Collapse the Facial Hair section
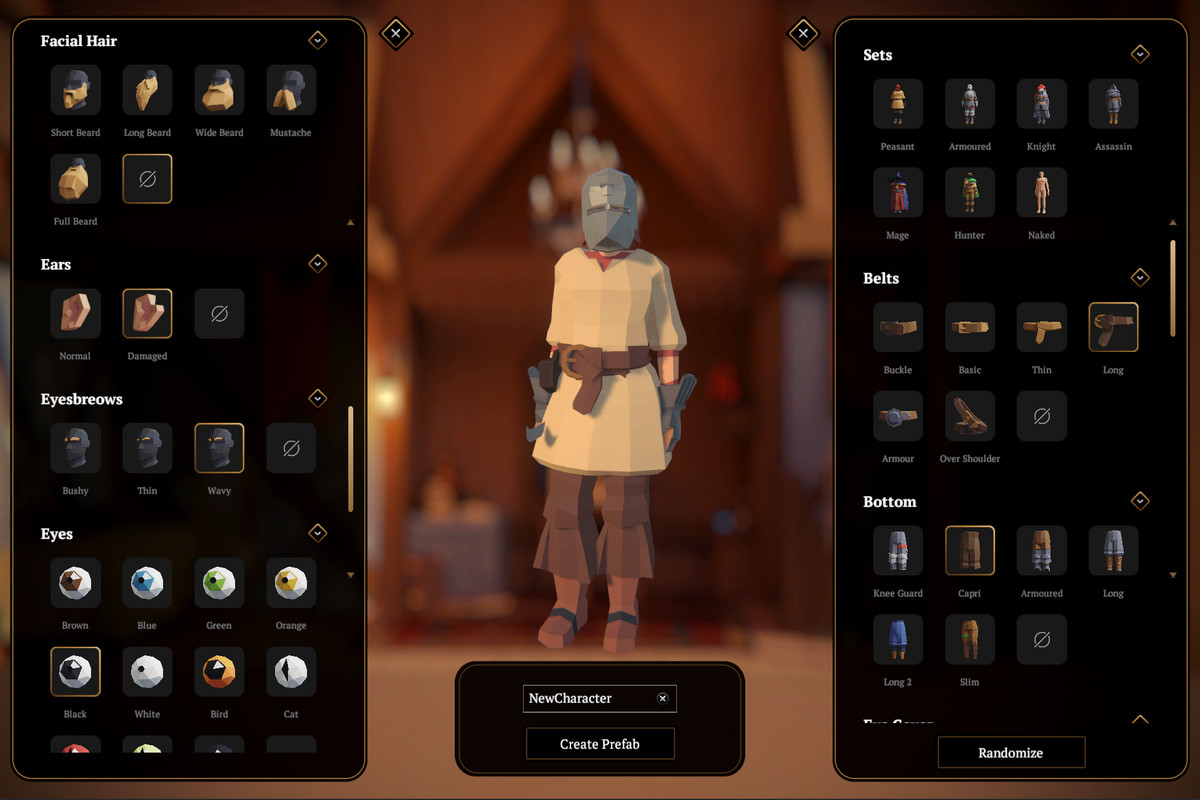1200x800 pixels. [317, 40]
